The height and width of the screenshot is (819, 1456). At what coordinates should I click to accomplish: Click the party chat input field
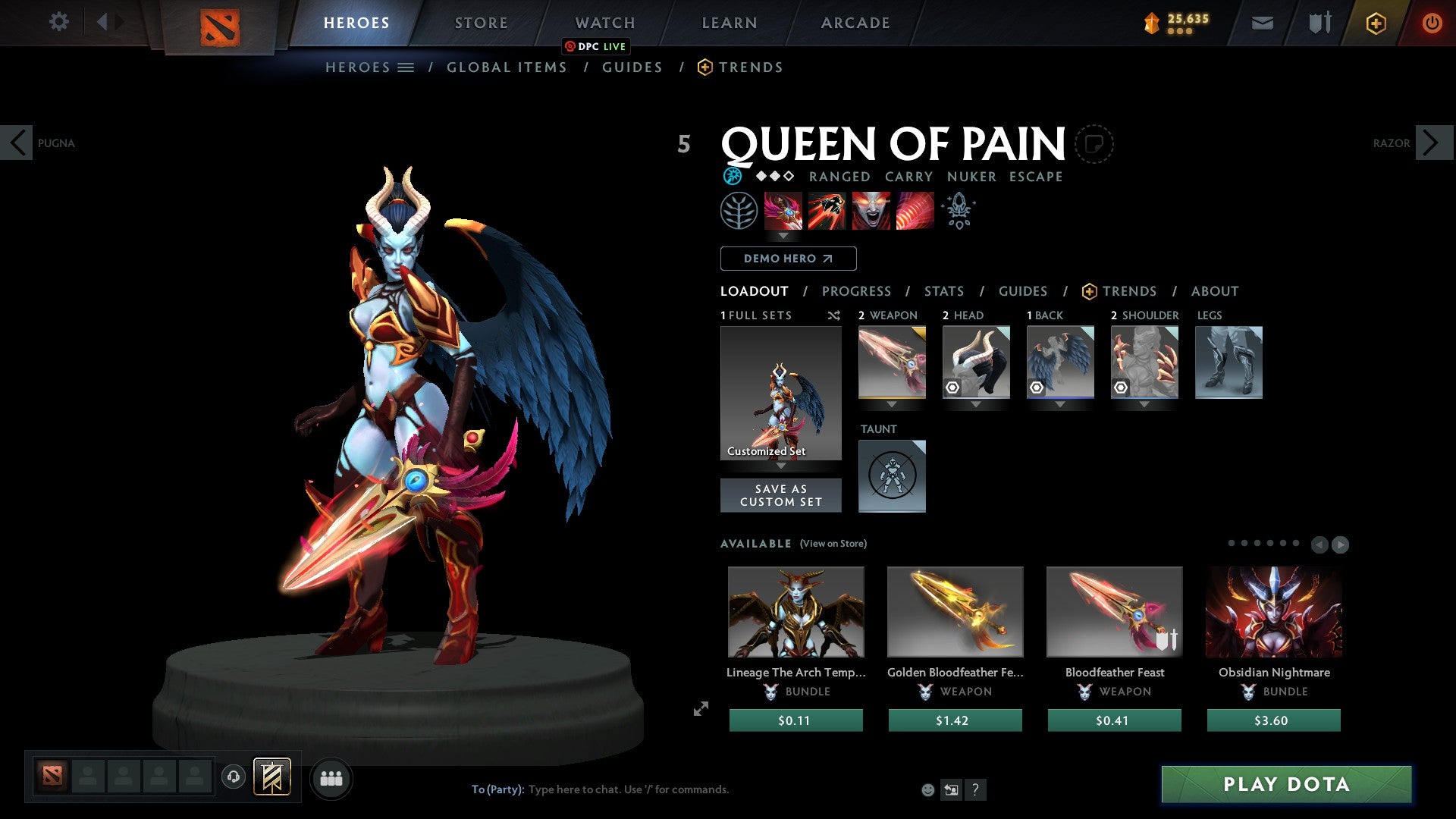[x=629, y=789]
